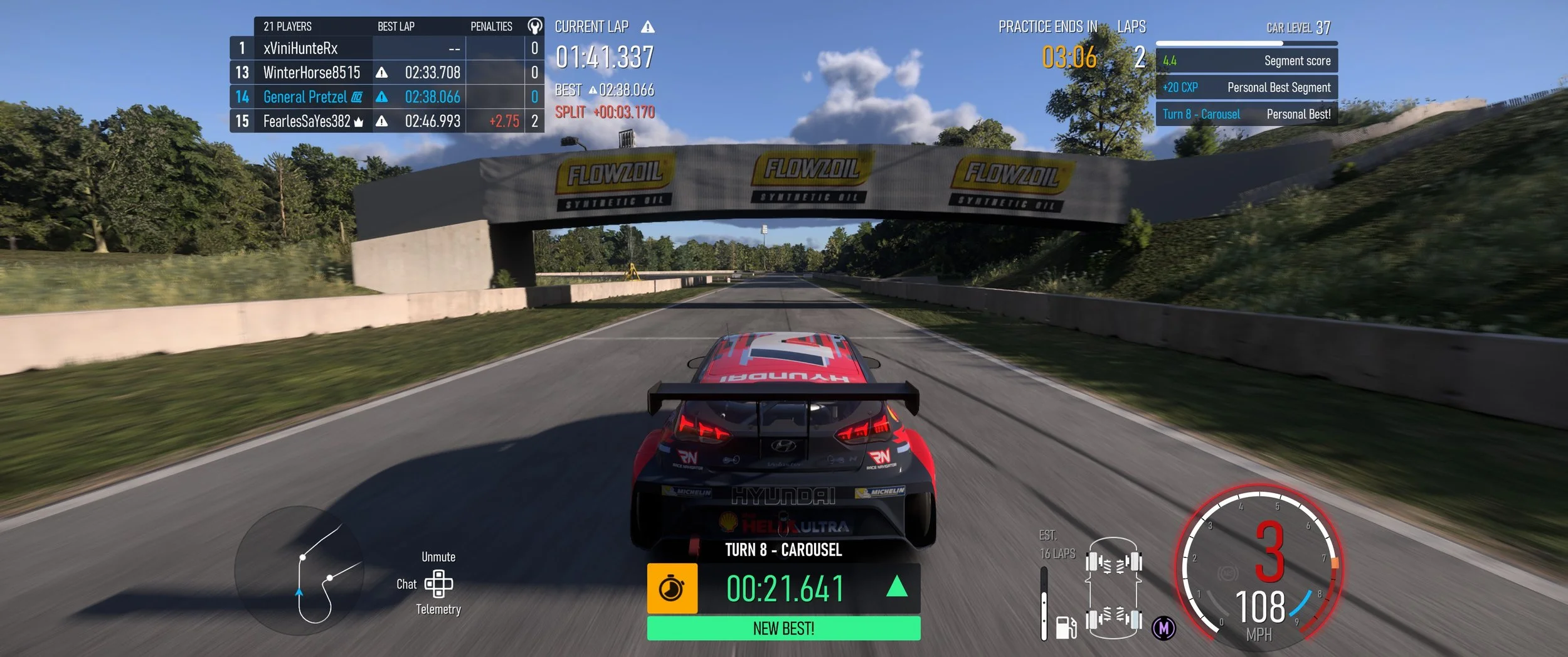Screen dimensions: 1568x657
Task: Click the Segment score notification row
Action: tap(1246, 61)
